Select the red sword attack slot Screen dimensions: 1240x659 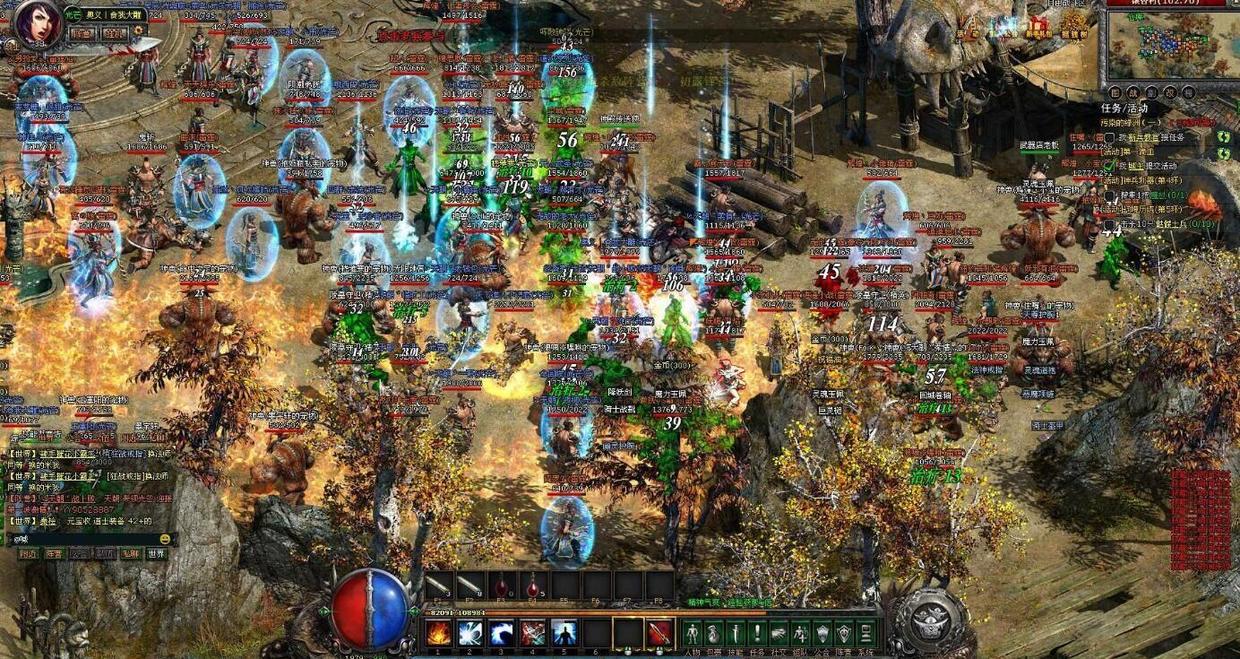point(659,633)
